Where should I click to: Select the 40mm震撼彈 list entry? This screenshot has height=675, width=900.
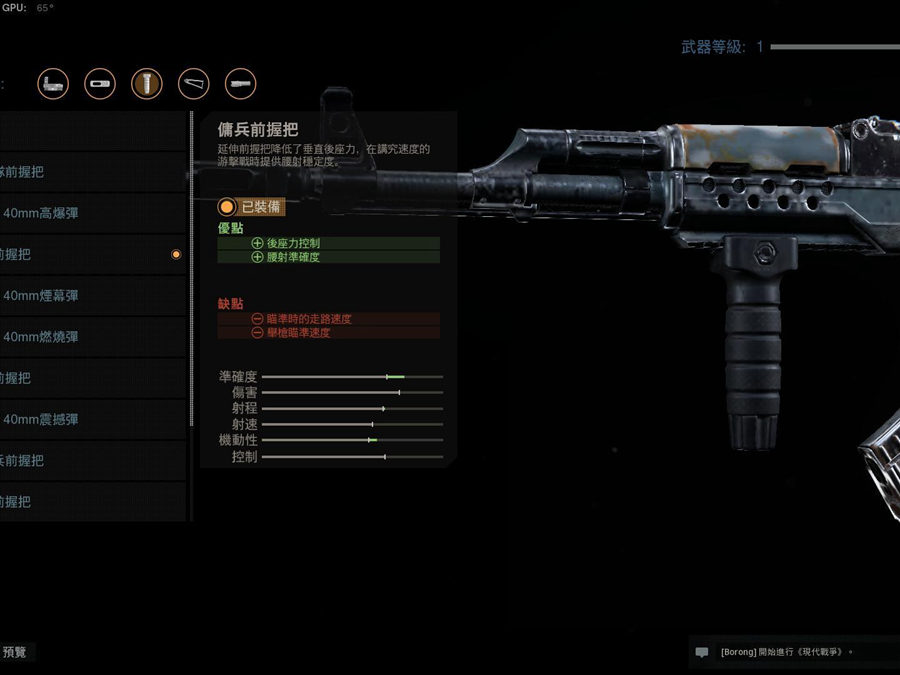93,420
